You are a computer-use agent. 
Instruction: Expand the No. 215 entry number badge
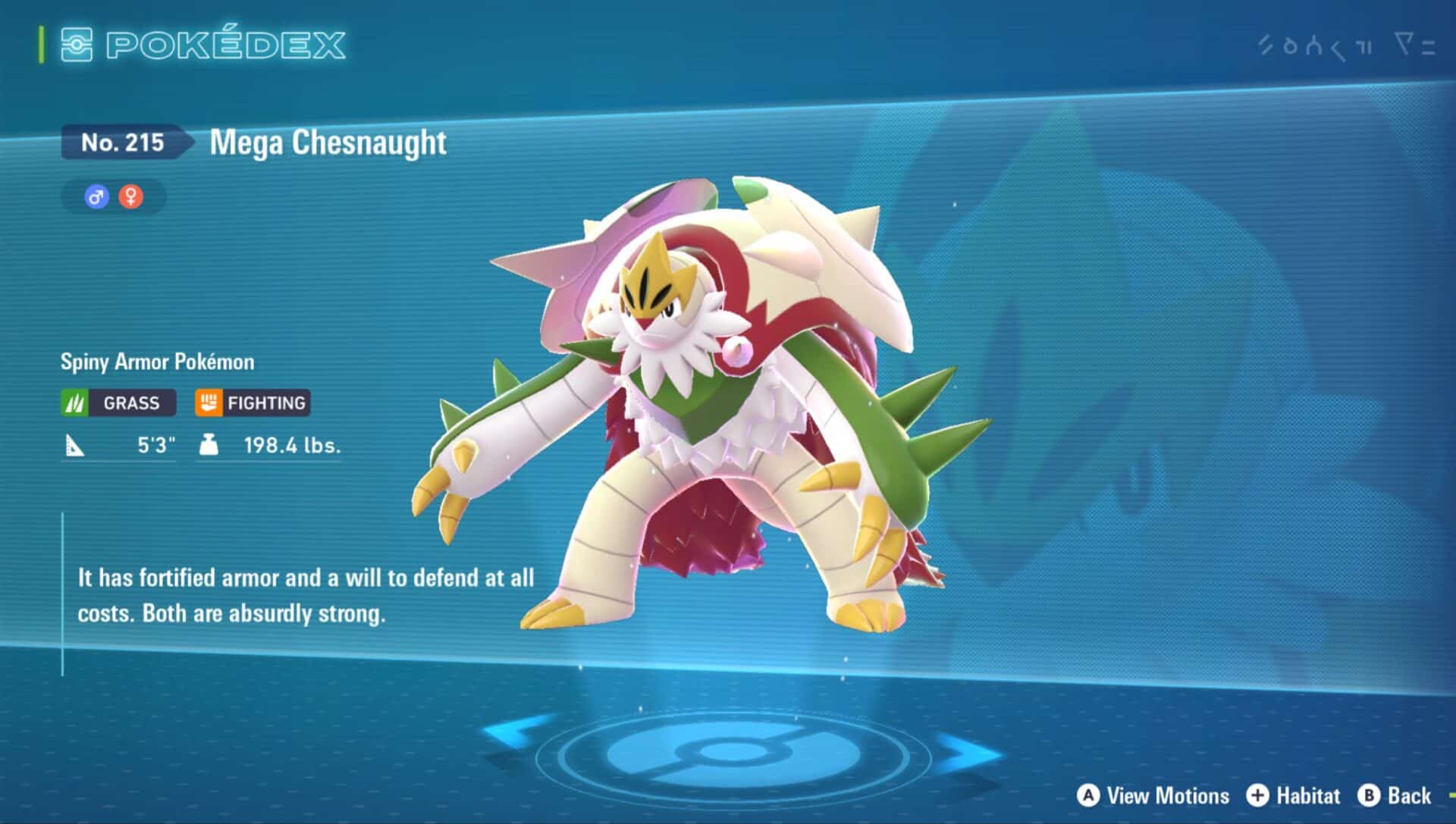click(x=120, y=141)
